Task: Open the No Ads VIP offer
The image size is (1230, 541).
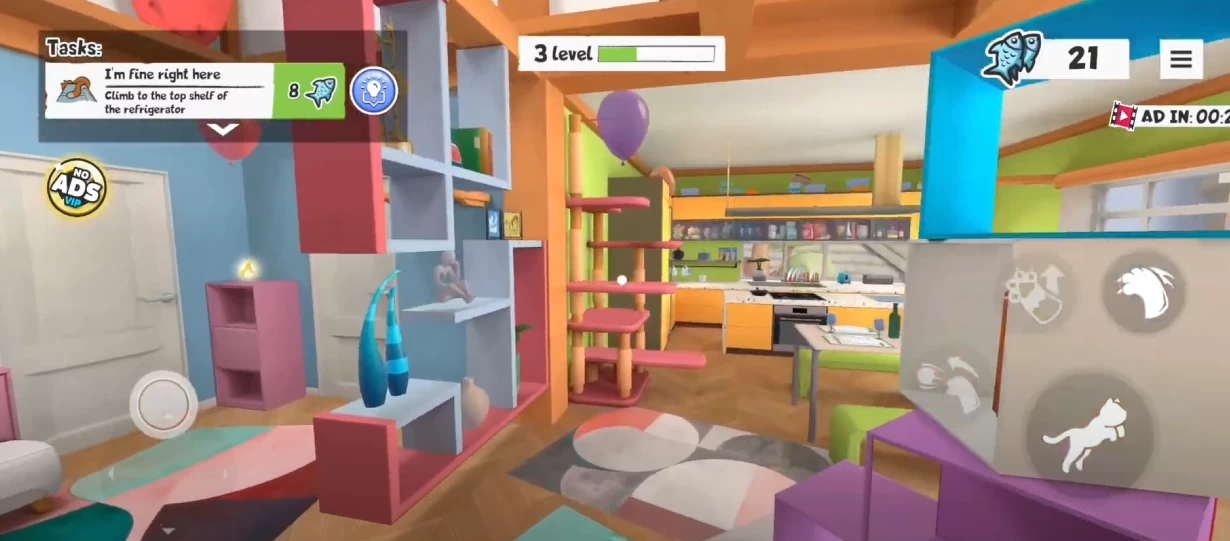Action: [x=77, y=187]
